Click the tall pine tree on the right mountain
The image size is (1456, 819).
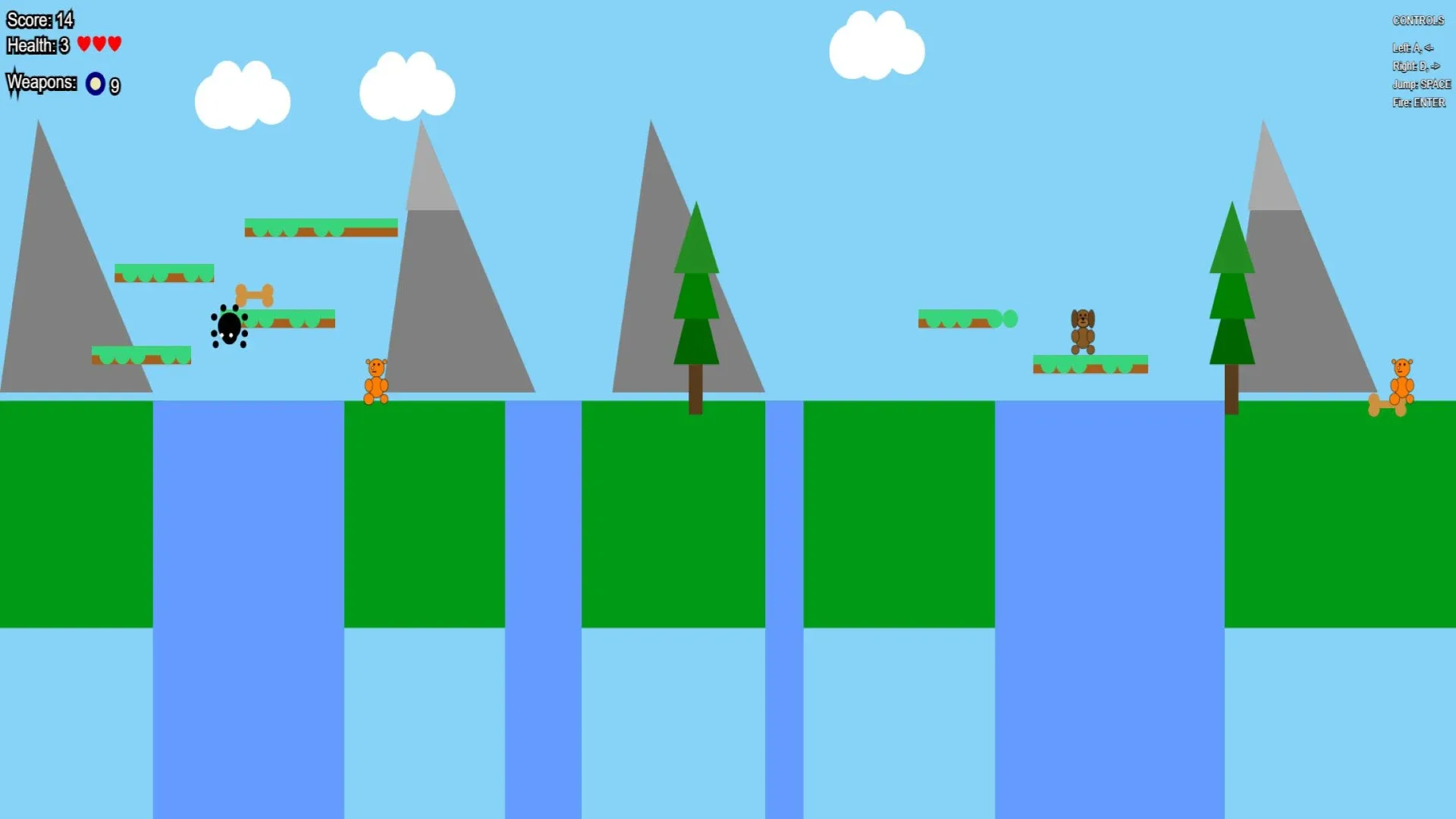pos(1232,303)
